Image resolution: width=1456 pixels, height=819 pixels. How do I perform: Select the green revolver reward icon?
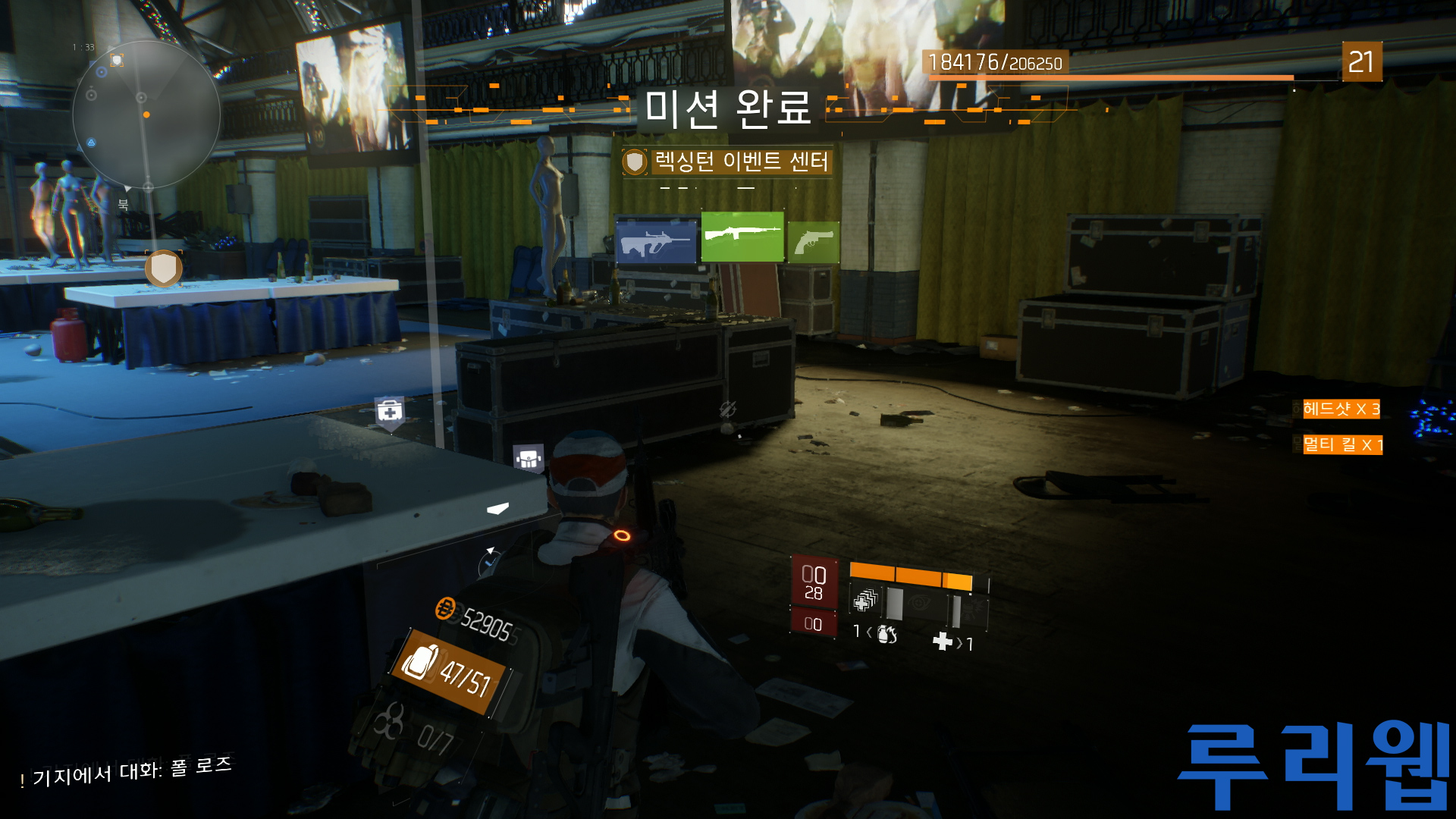(814, 243)
